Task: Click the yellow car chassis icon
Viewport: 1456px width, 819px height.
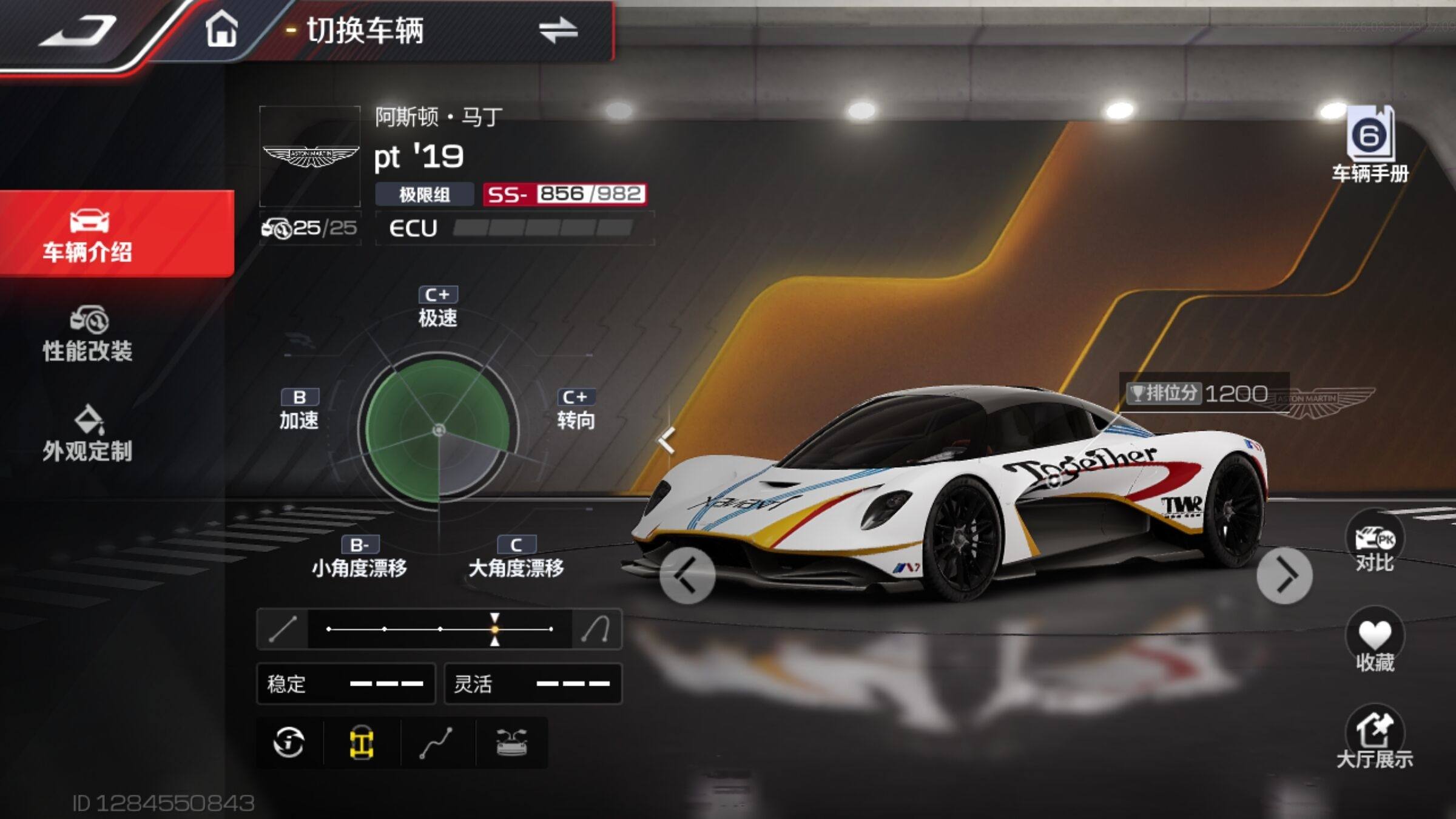Action: click(362, 743)
